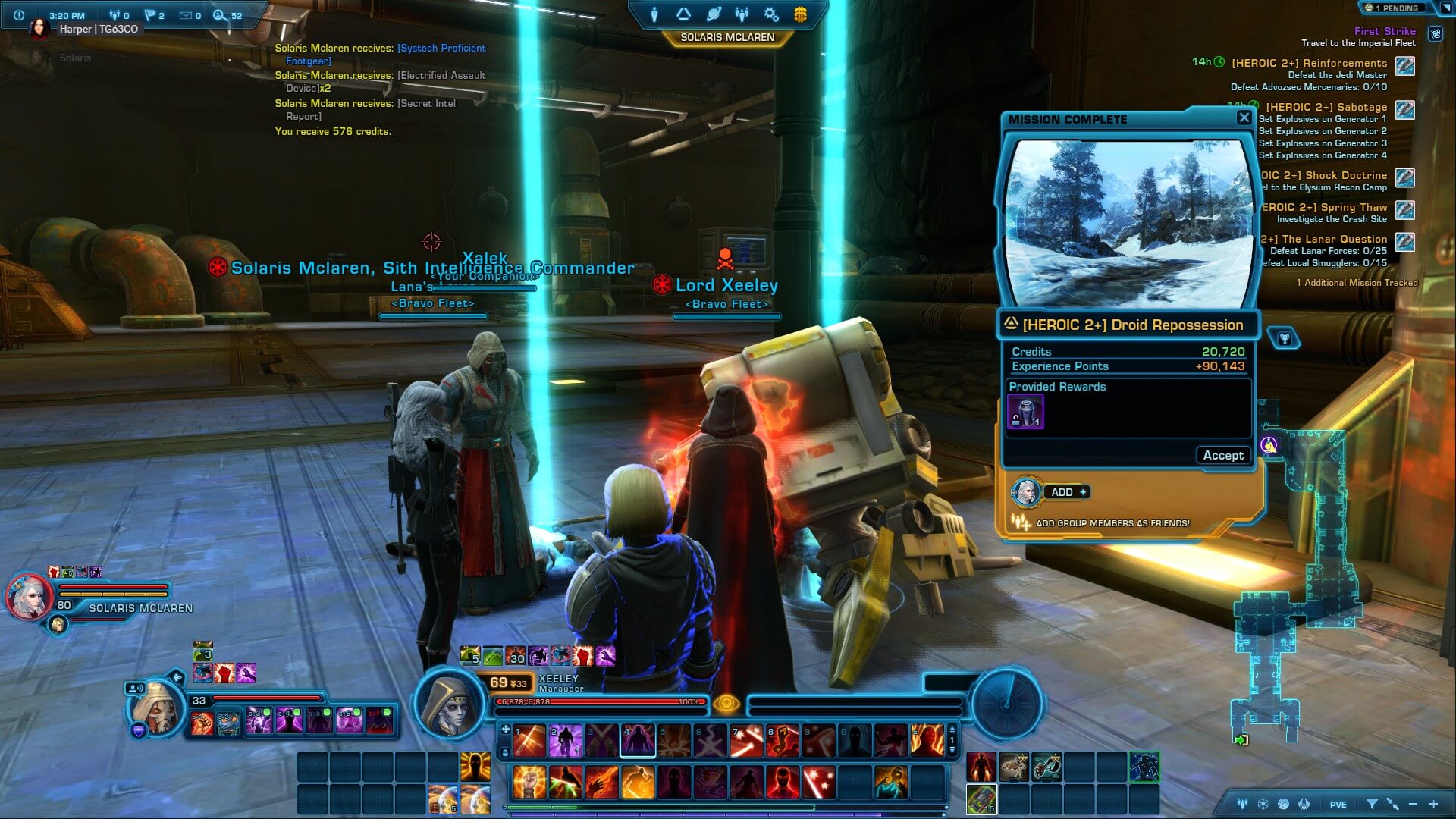The width and height of the screenshot is (1456, 819).
Task: Use the highlighted ability in slot 4
Action: pyautogui.click(x=638, y=741)
